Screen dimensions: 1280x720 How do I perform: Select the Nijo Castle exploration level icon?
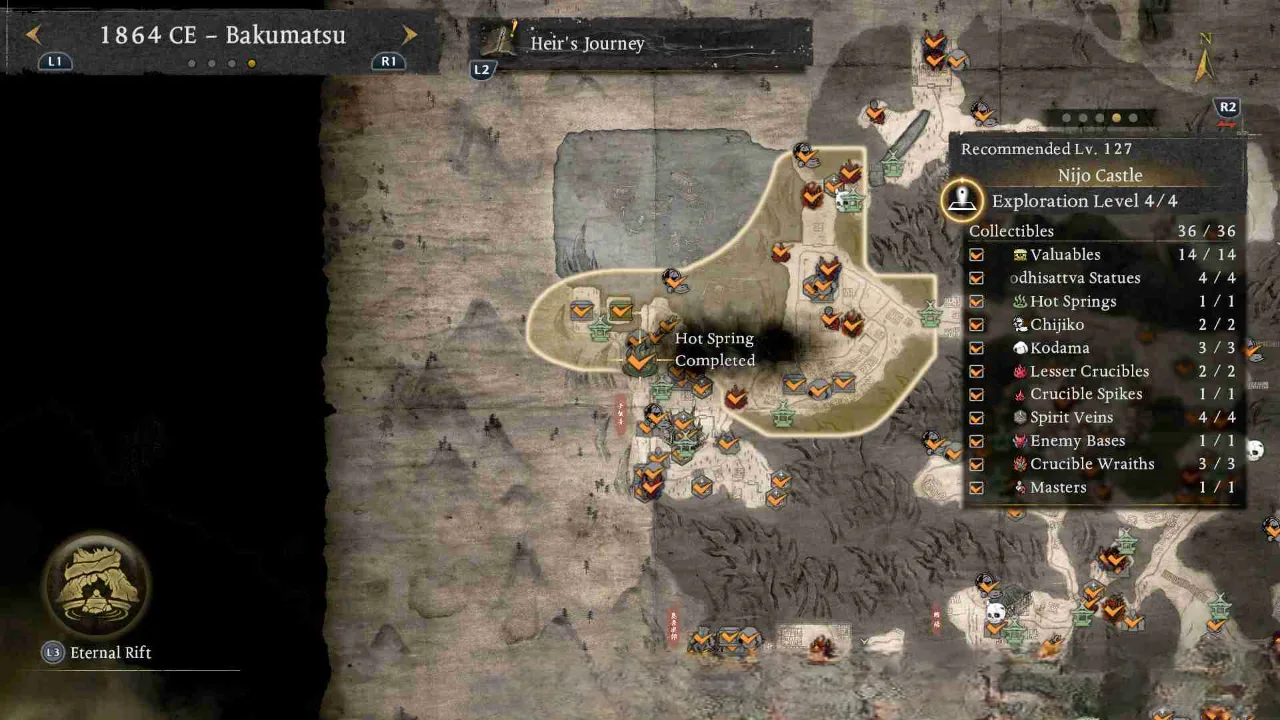click(x=962, y=200)
